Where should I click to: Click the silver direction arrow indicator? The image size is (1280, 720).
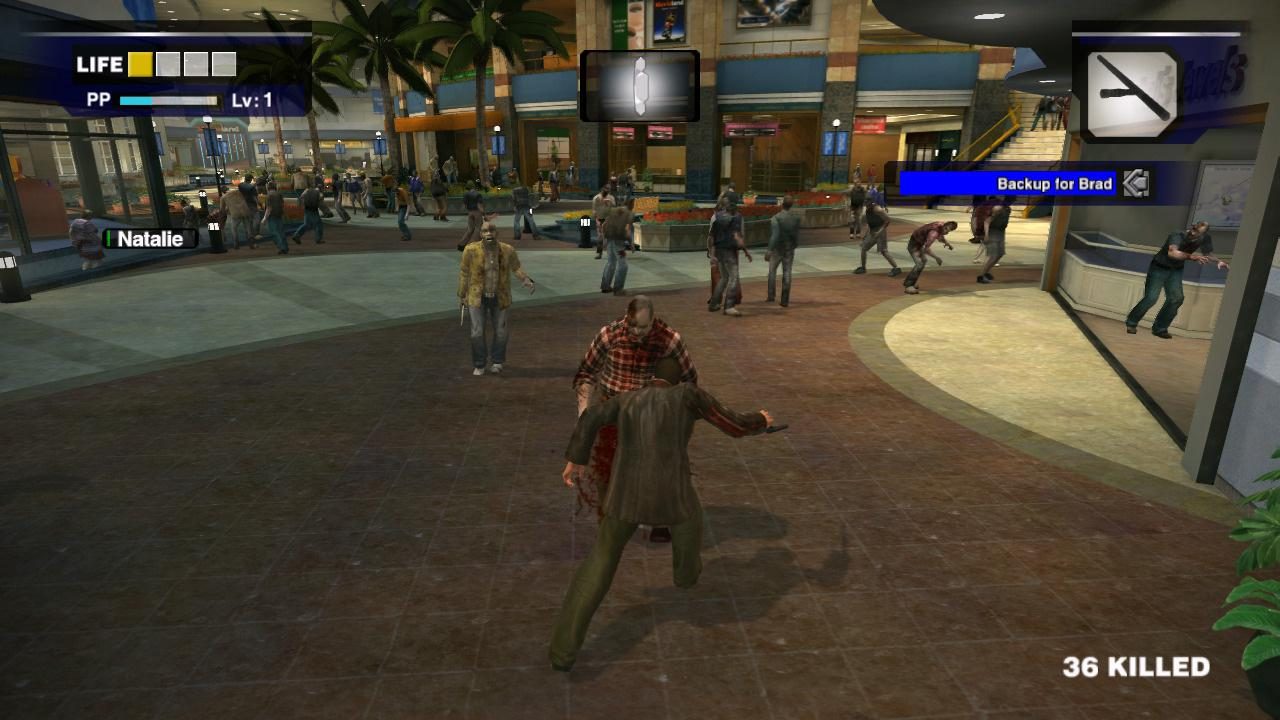[x=1136, y=184]
